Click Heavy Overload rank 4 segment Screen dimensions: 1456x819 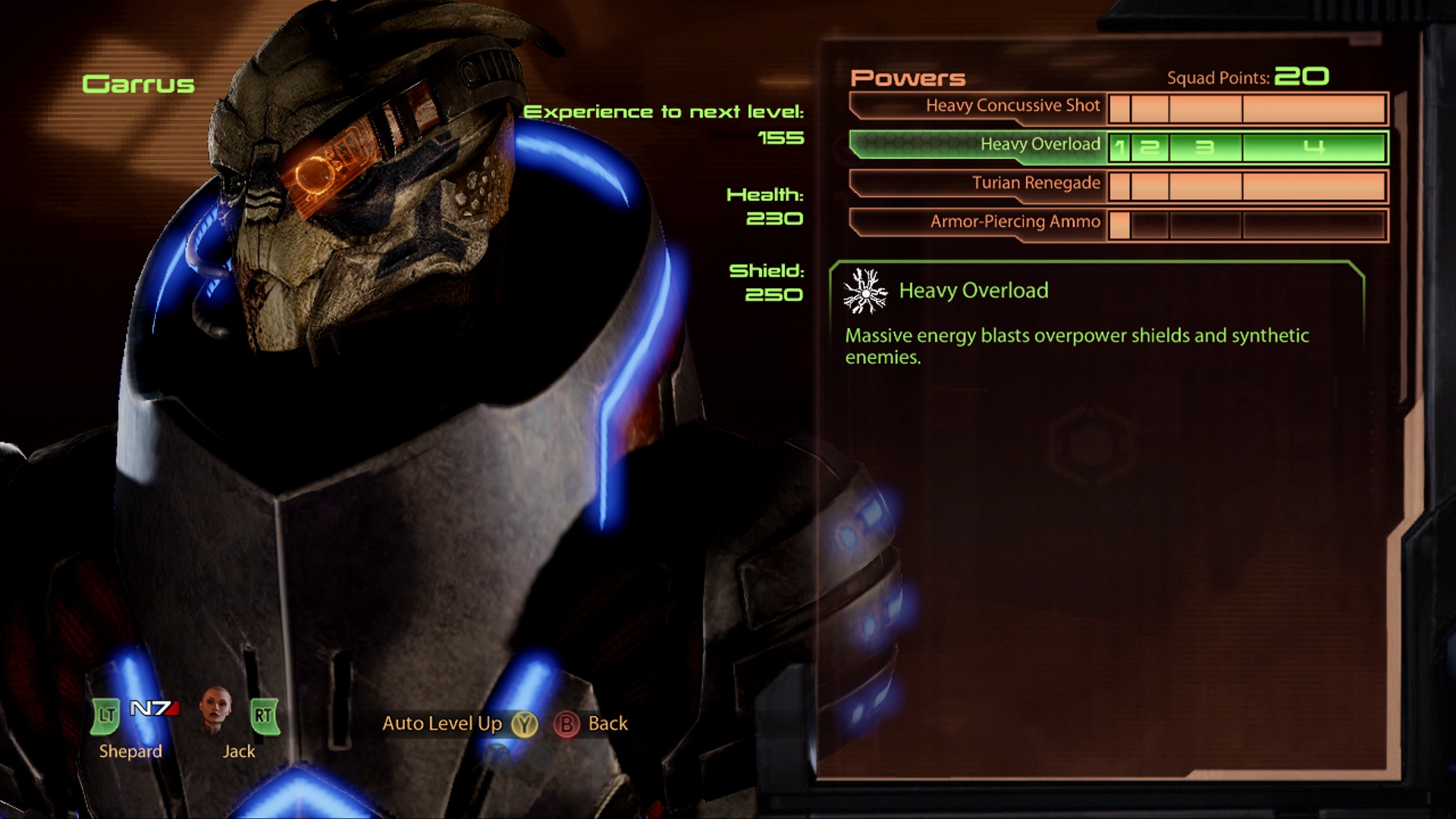[1313, 147]
